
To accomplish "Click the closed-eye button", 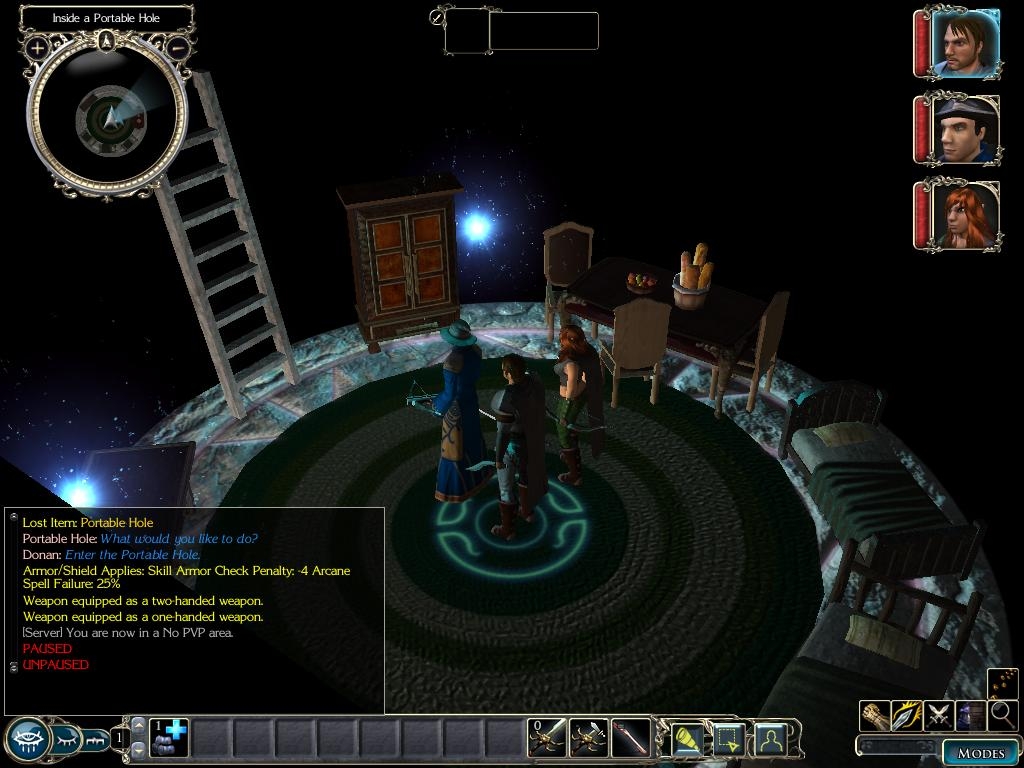I will pos(66,740).
